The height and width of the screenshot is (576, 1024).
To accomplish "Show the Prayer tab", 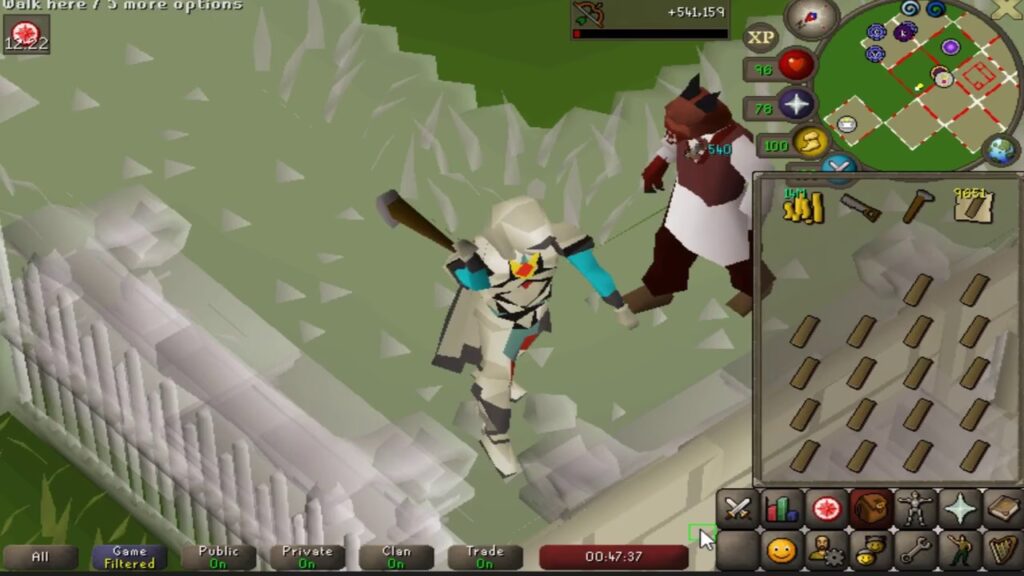I will coord(959,510).
